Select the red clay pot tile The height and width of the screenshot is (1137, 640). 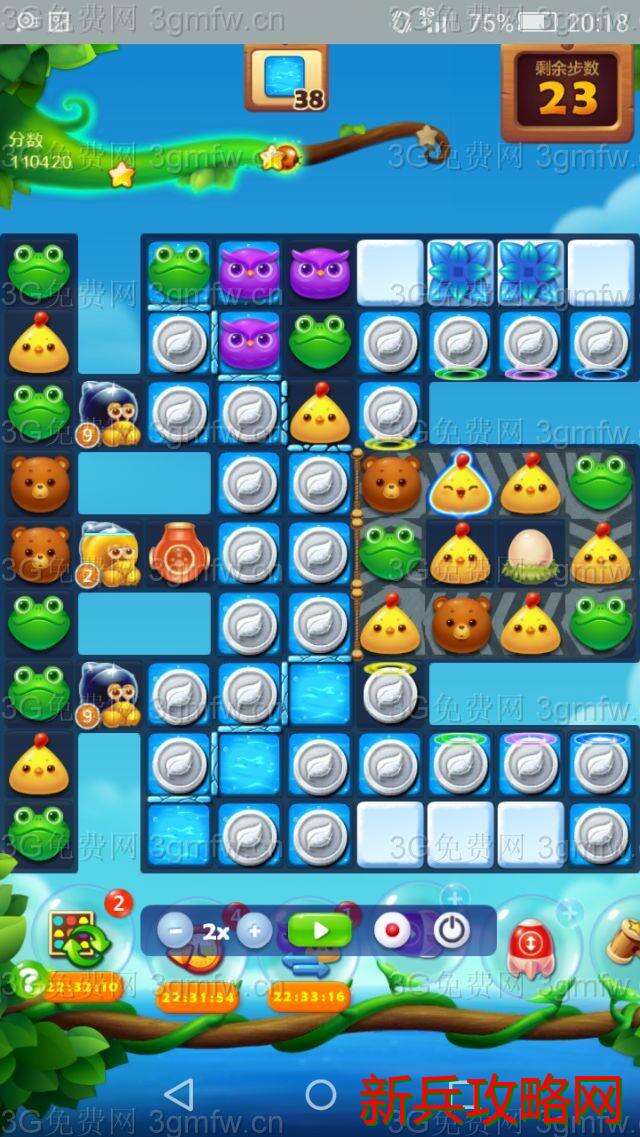(179, 553)
